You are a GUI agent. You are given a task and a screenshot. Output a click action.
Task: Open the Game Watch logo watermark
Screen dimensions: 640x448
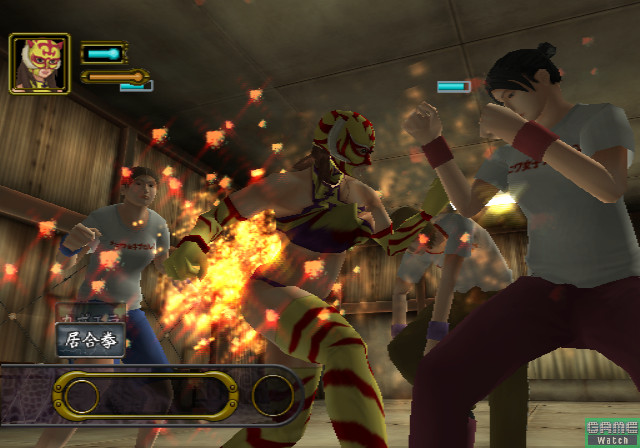point(610,431)
